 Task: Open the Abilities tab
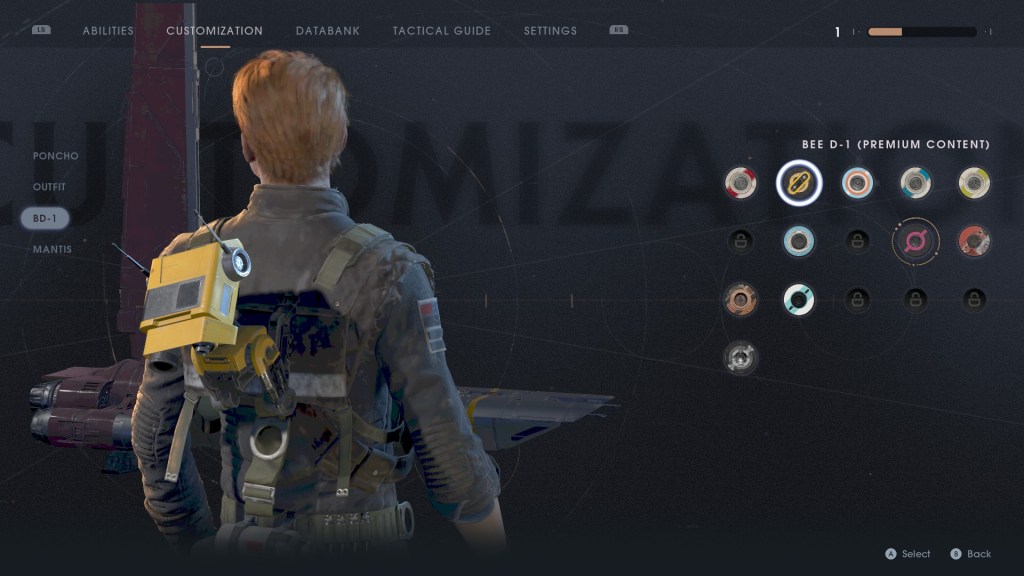pyautogui.click(x=108, y=31)
